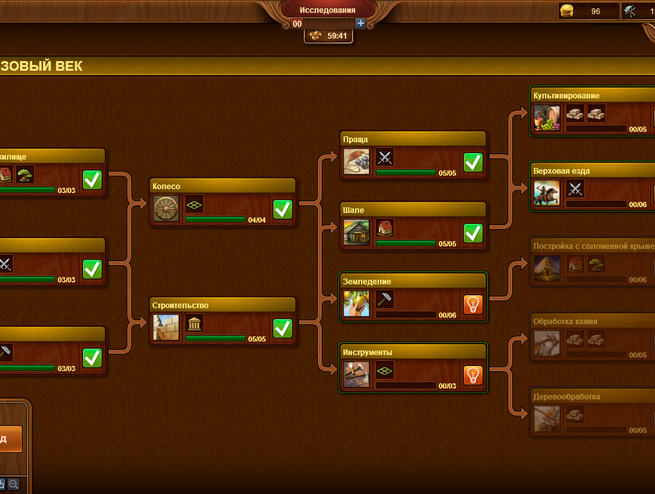This screenshot has height=494, width=655.
Task: Choose the Обработка камня technology
Action: pyautogui.click(x=592, y=336)
